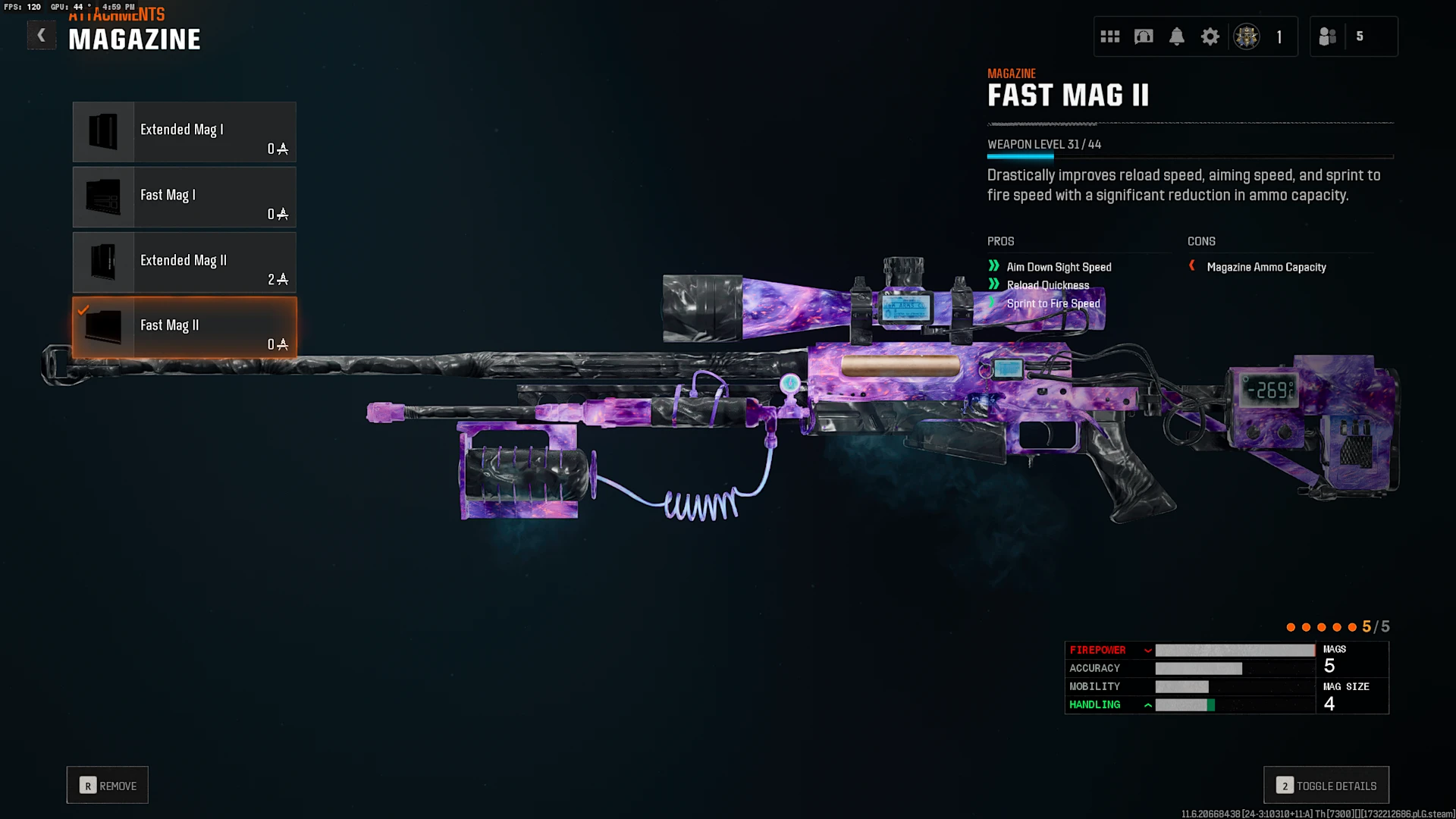Open the friends party list
The width and height of the screenshot is (1456, 819).
pyautogui.click(x=1328, y=36)
